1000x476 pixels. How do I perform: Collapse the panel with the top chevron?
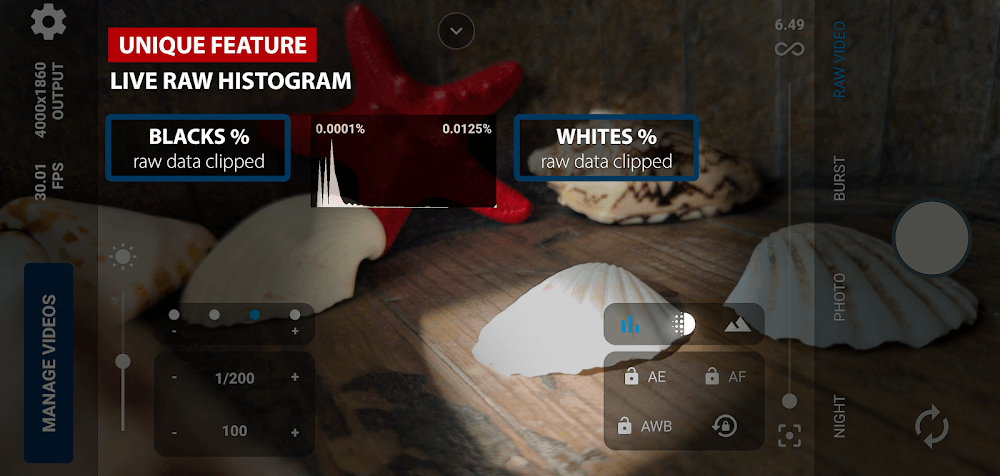tap(456, 31)
